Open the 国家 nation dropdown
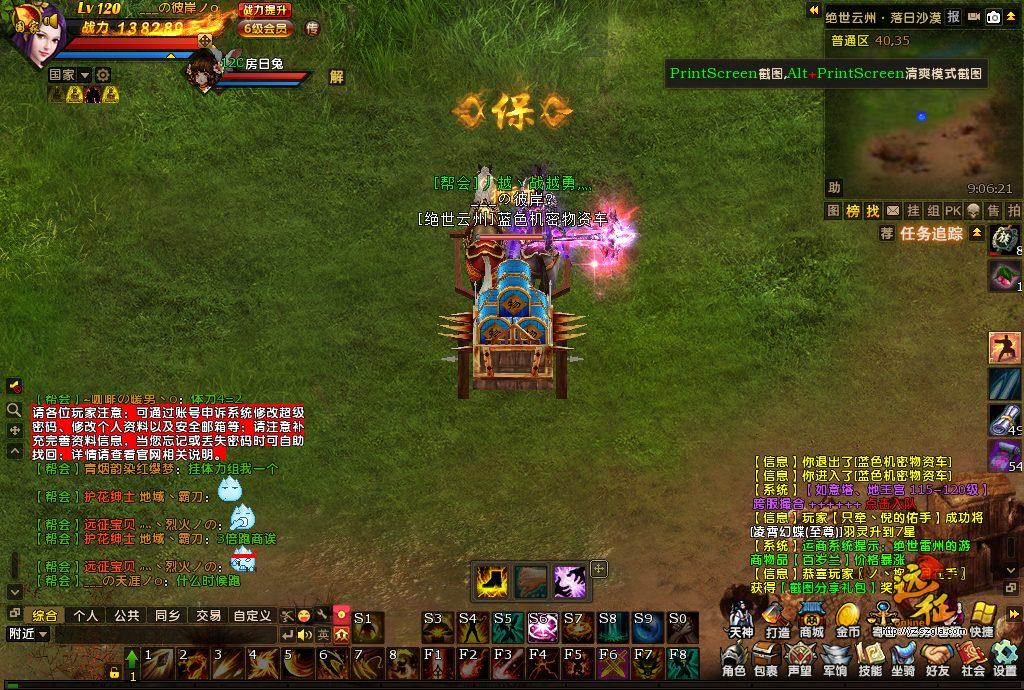Image resolution: width=1024 pixels, height=690 pixels. 70,75
